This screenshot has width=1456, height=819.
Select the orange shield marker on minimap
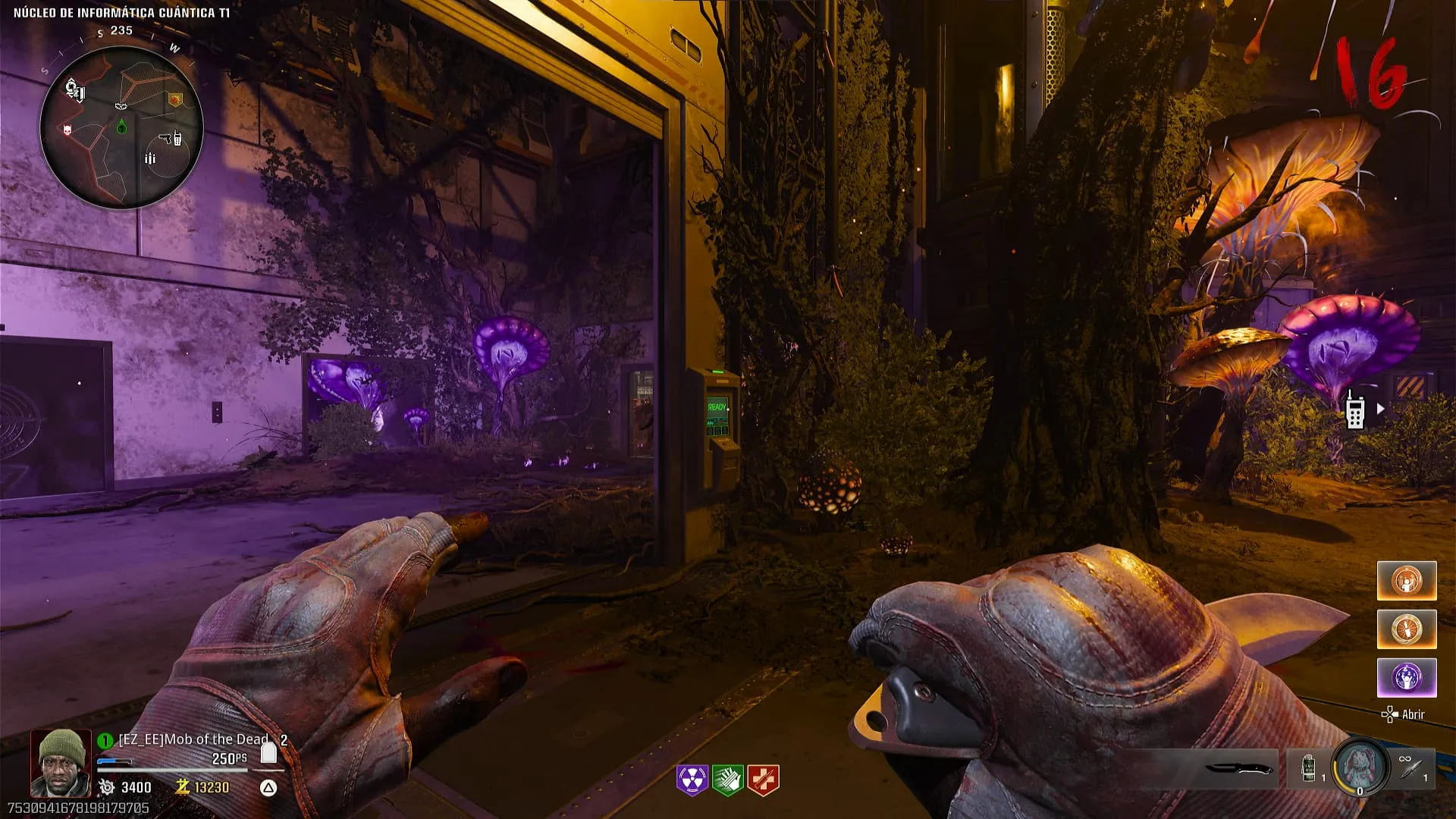(175, 99)
